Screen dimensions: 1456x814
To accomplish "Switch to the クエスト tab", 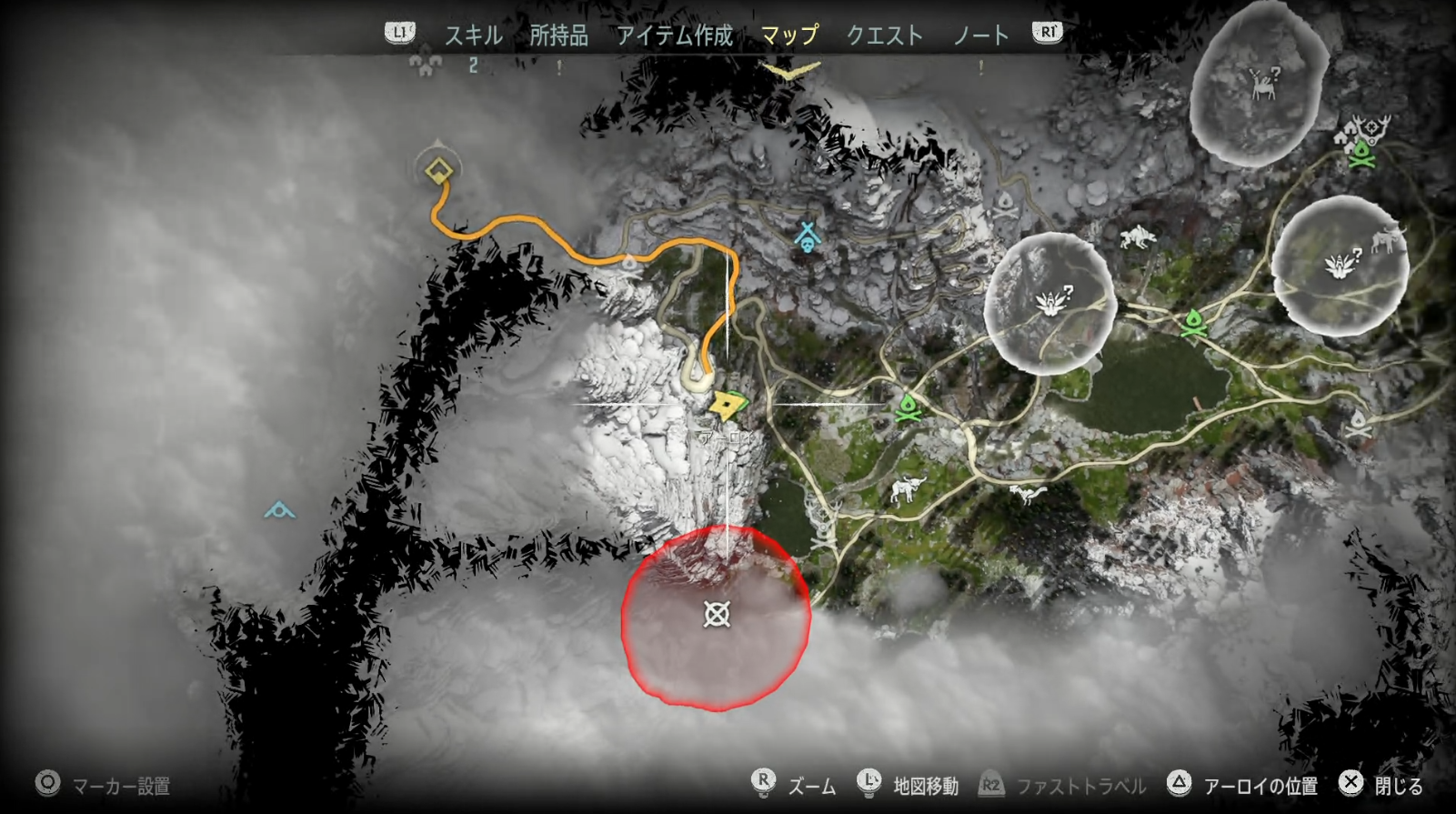I will click(885, 35).
